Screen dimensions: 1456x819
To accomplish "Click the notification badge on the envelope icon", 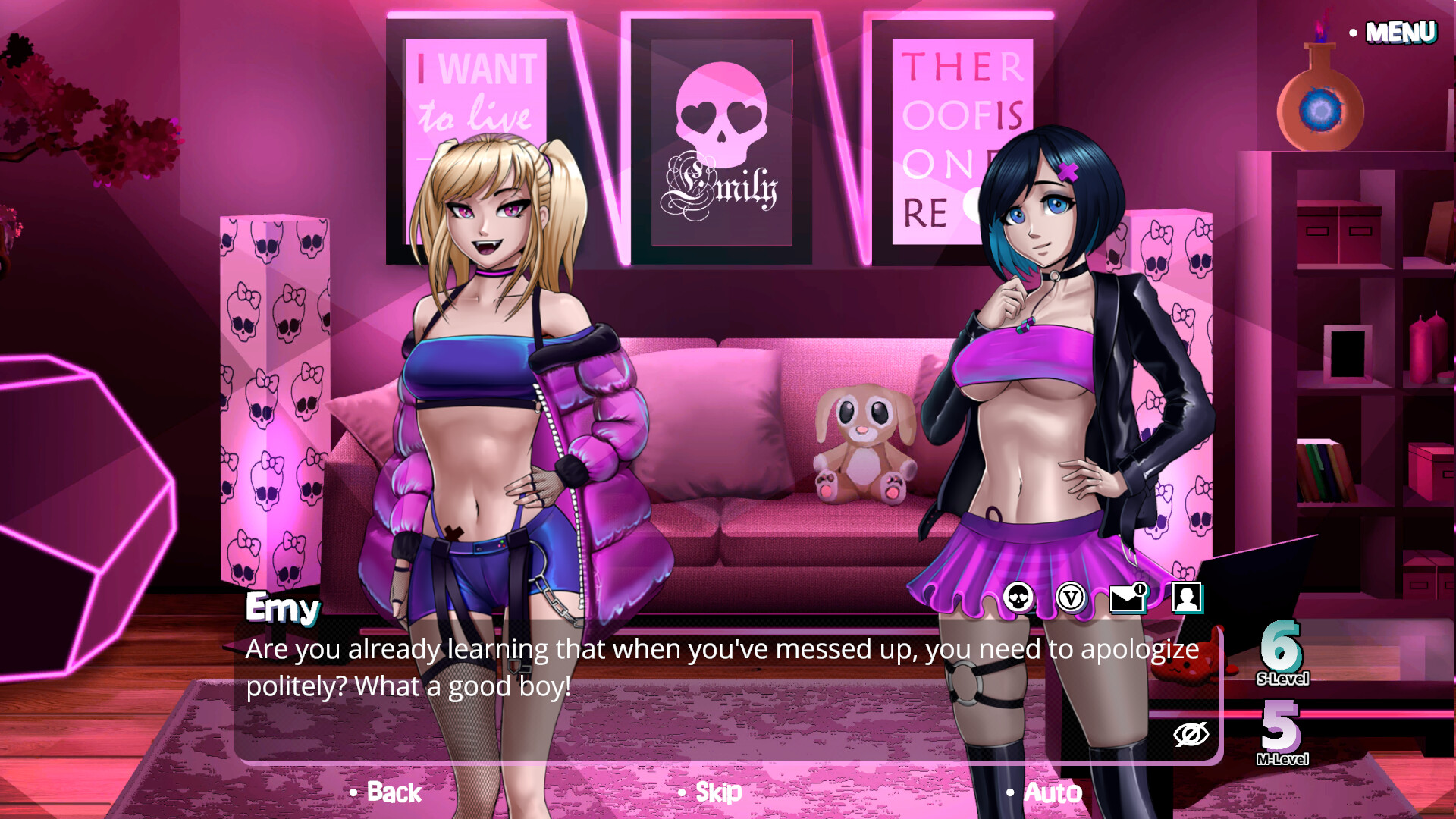I will tap(1141, 588).
